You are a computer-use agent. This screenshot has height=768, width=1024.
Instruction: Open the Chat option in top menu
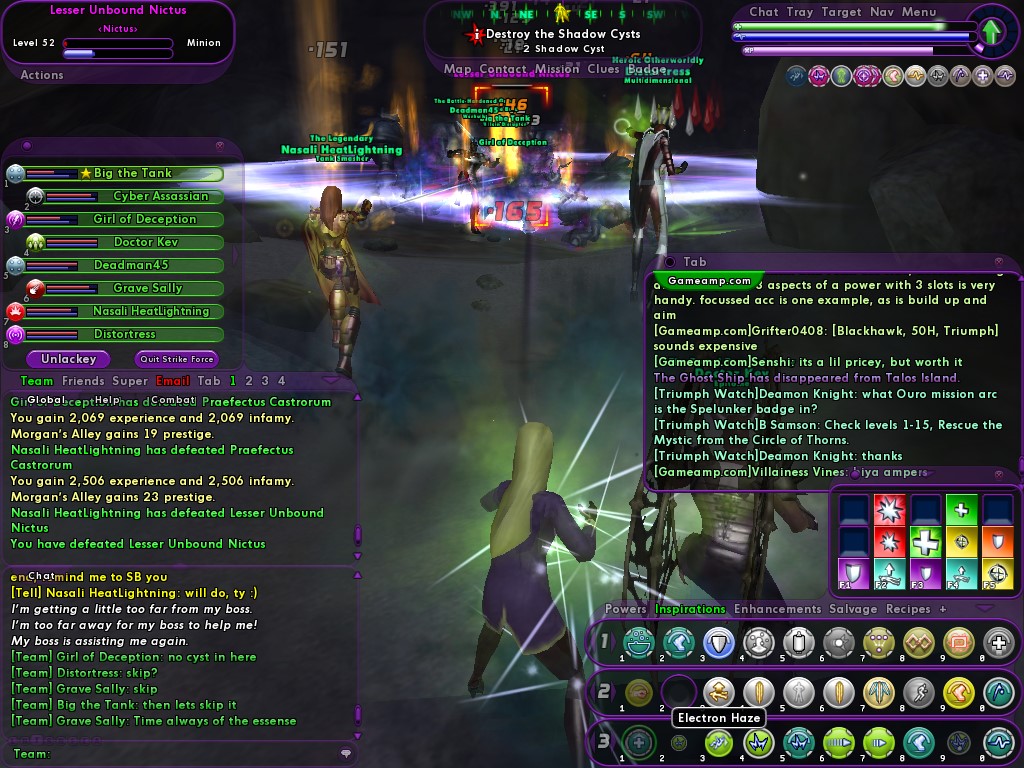[764, 12]
